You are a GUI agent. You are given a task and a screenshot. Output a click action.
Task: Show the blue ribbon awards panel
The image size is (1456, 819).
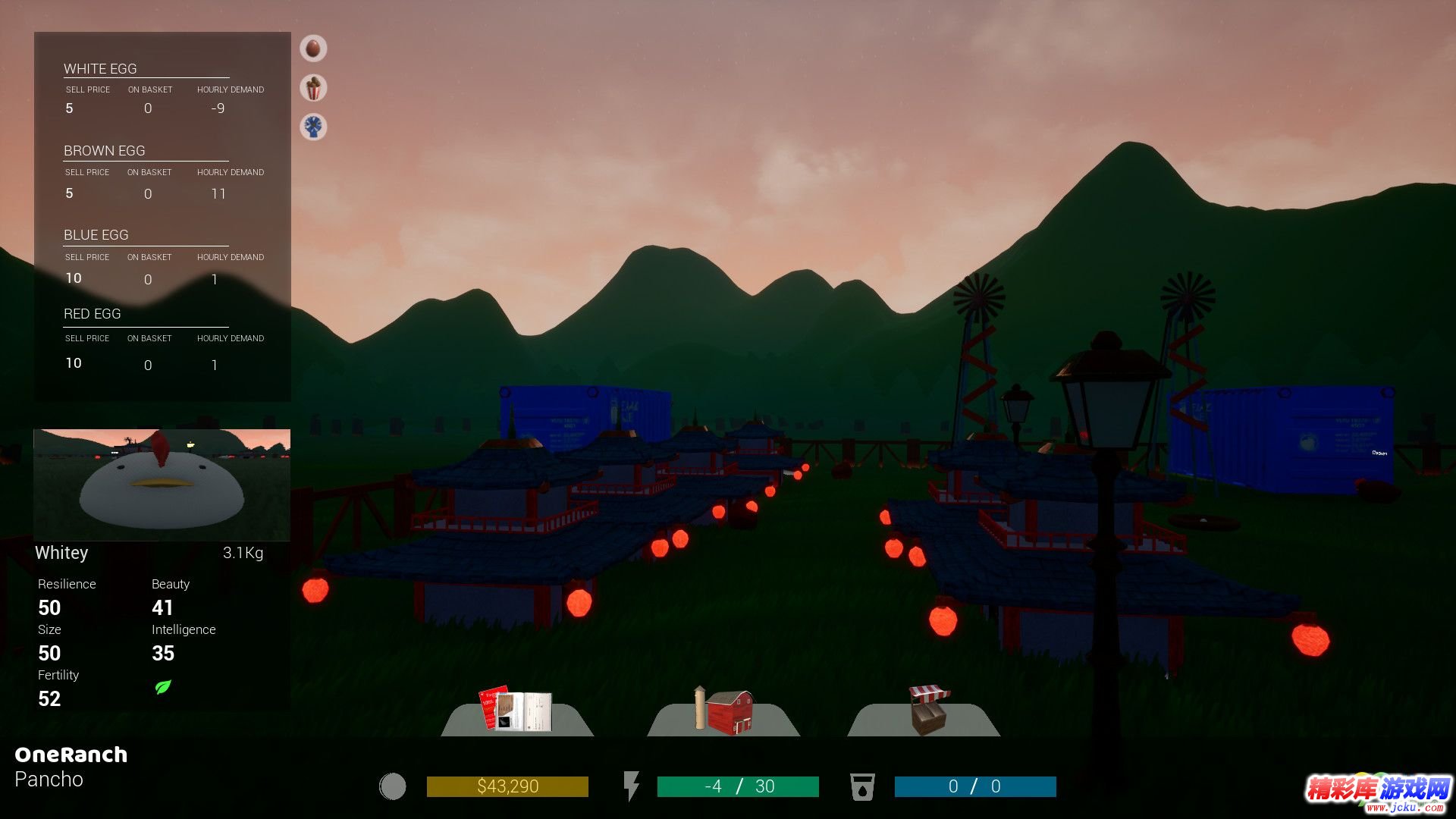coord(313,127)
